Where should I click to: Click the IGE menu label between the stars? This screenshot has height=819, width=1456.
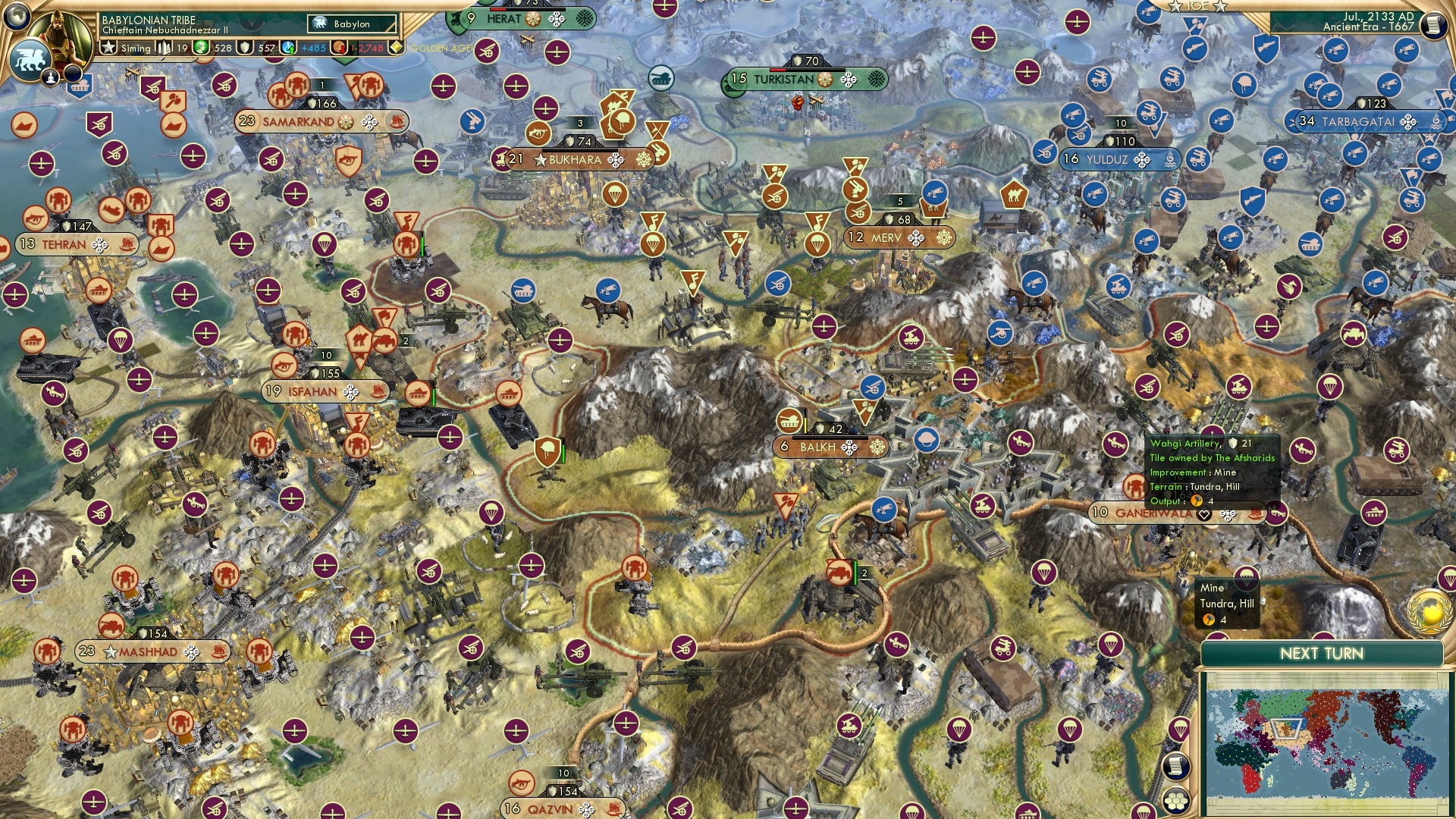[x=1198, y=5]
